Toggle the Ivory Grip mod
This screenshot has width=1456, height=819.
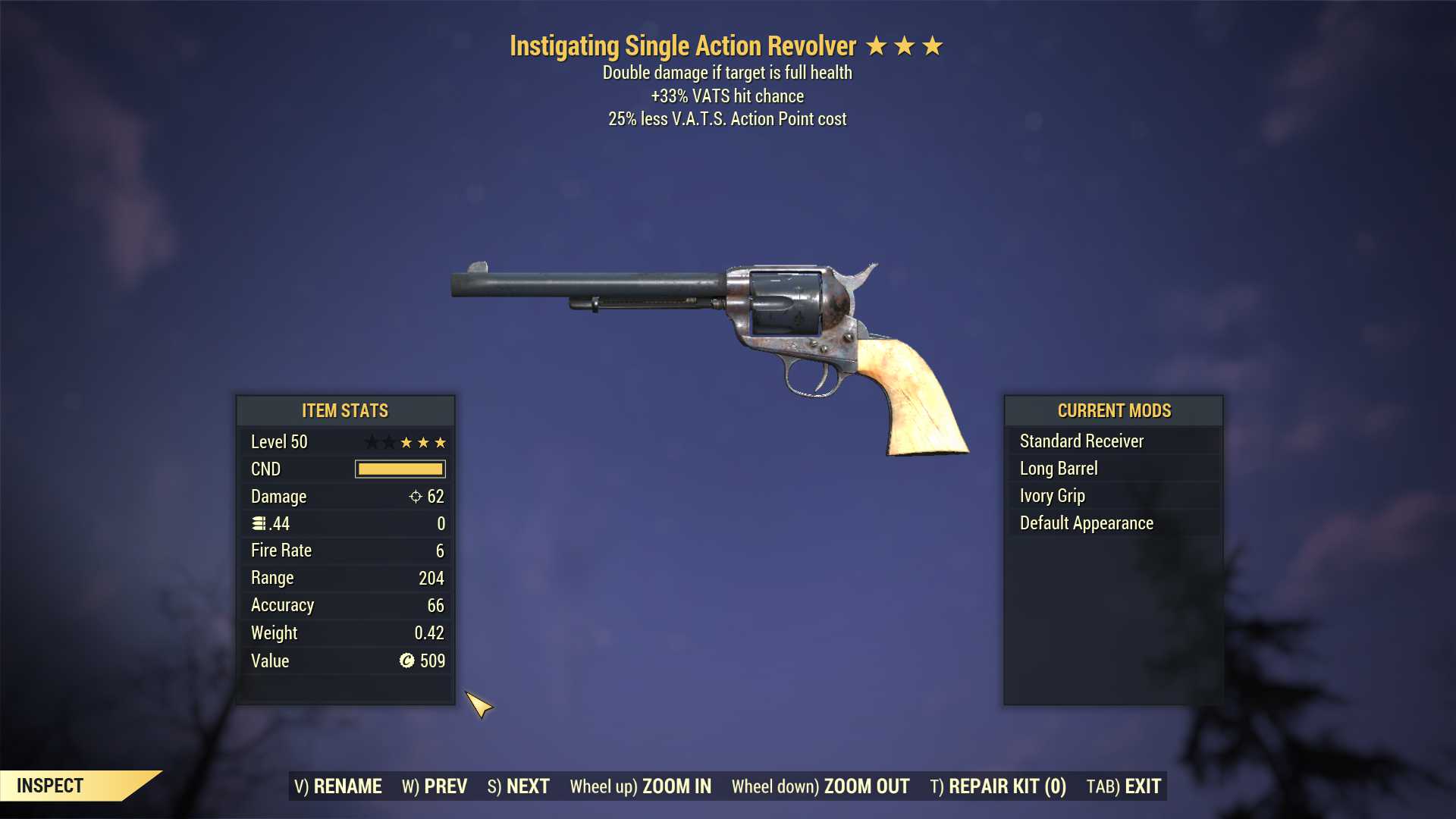(1053, 495)
